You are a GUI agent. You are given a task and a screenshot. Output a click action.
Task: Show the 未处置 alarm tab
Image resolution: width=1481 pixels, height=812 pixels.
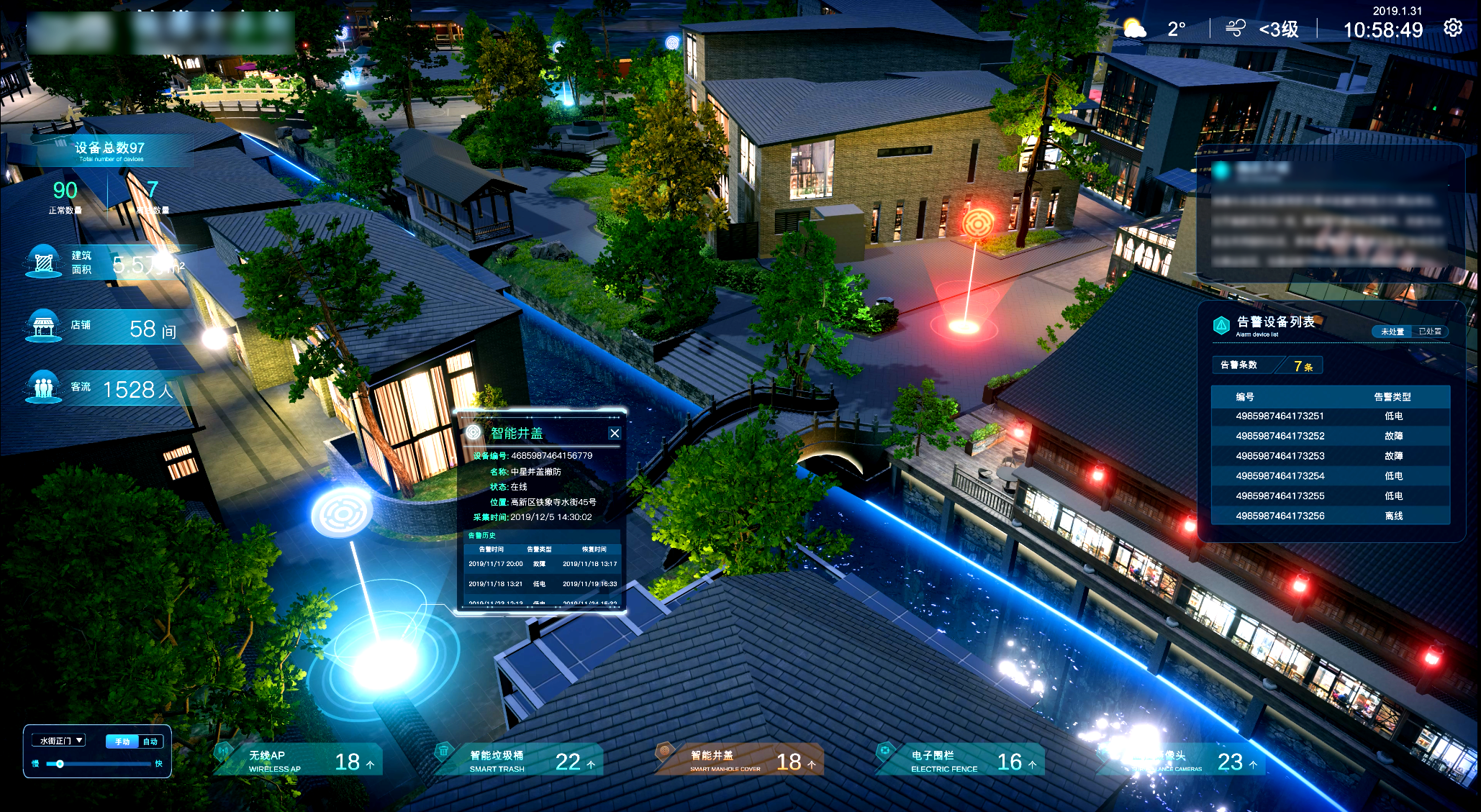pos(1392,332)
